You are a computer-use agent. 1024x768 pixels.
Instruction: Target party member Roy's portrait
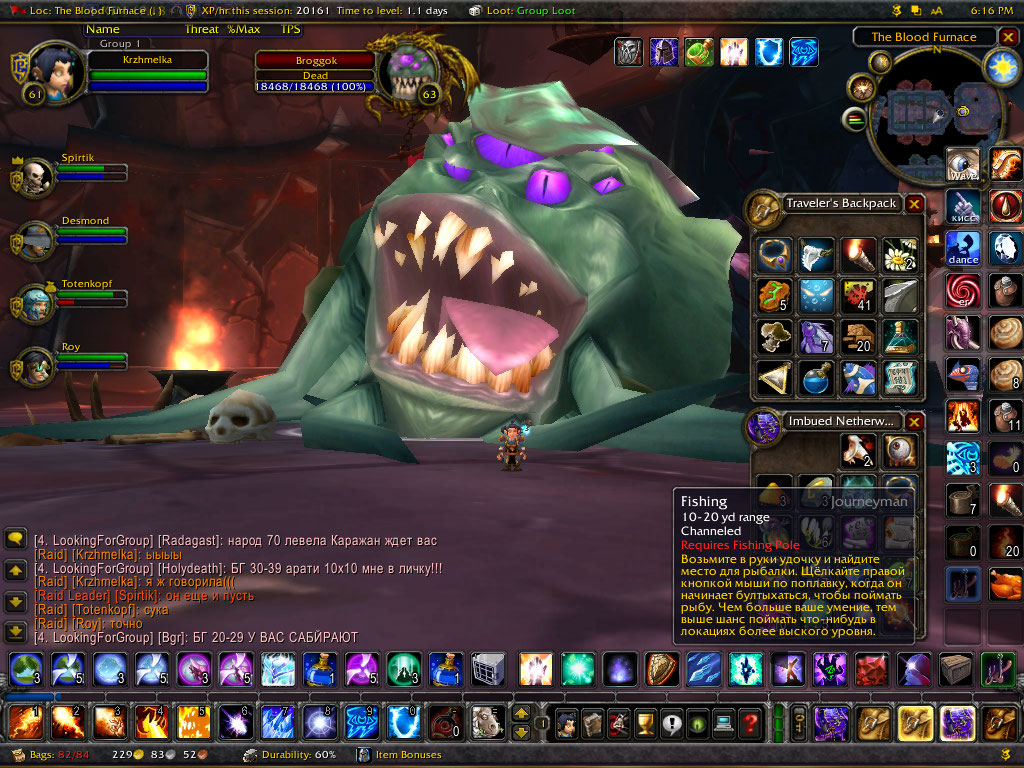(37, 365)
